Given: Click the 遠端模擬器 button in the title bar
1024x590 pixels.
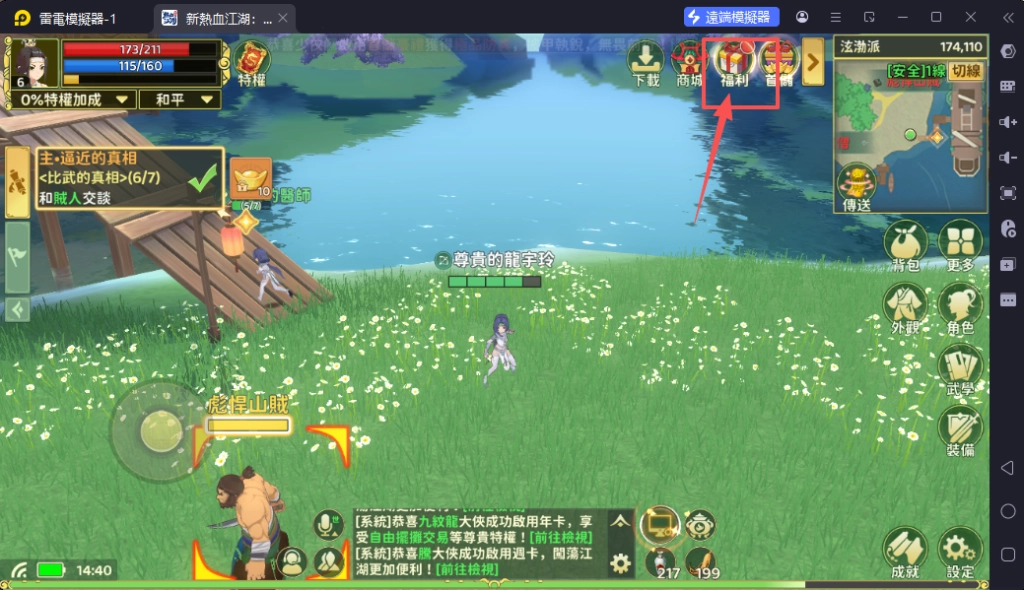Looking at the screenshot, I should pos(732,17).
